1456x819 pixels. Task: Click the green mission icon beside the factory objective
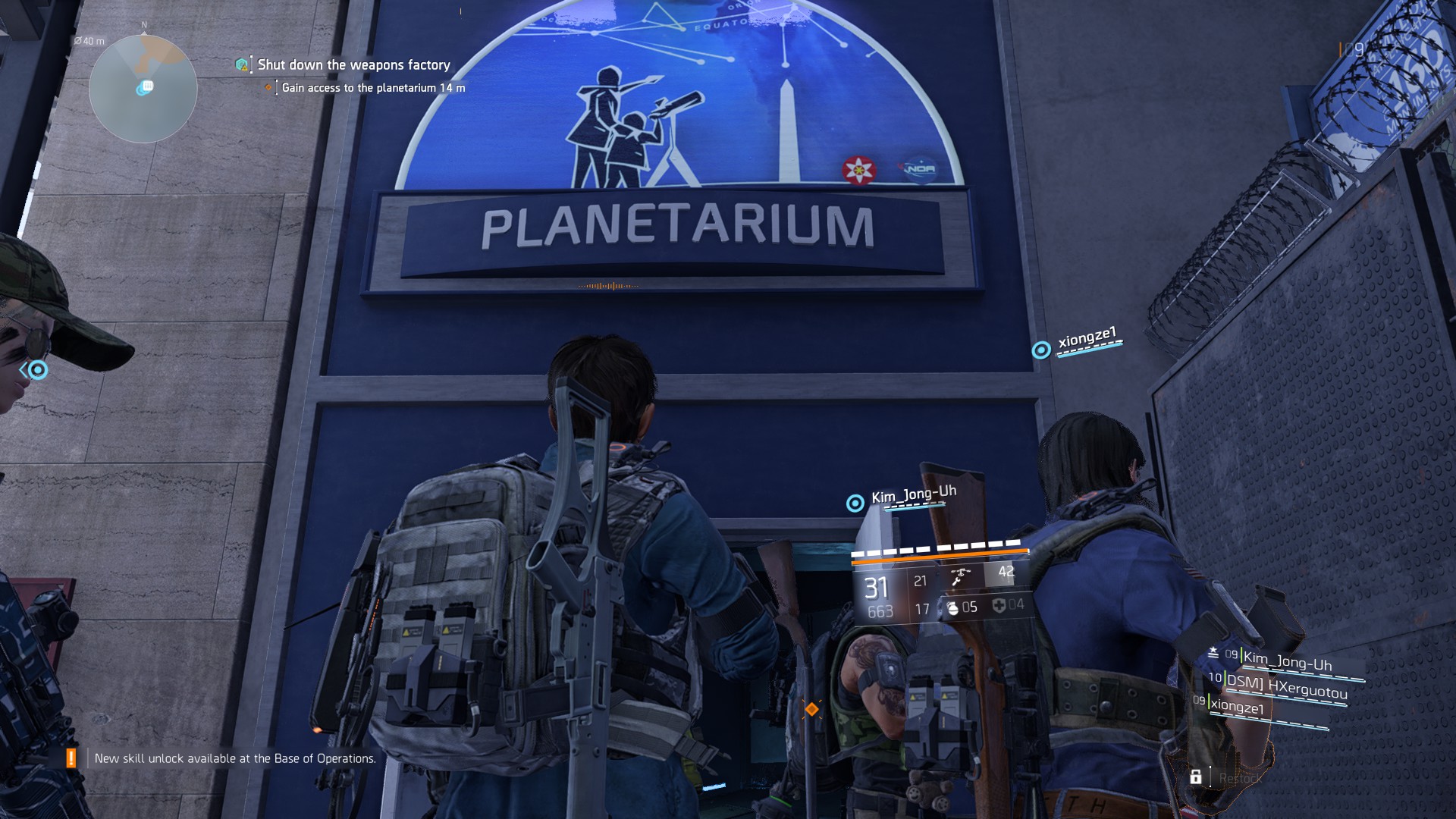pos(240,65)
